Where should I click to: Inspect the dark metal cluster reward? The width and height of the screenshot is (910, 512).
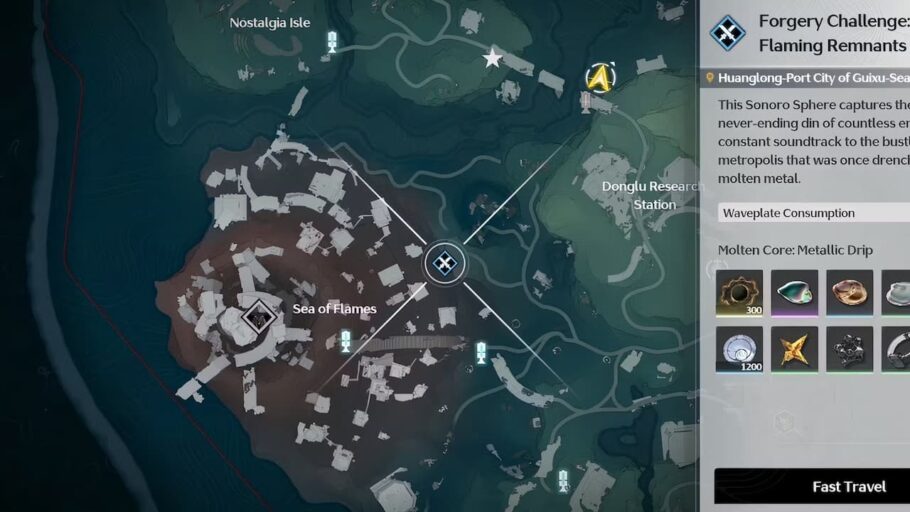[x=850, y=349]
